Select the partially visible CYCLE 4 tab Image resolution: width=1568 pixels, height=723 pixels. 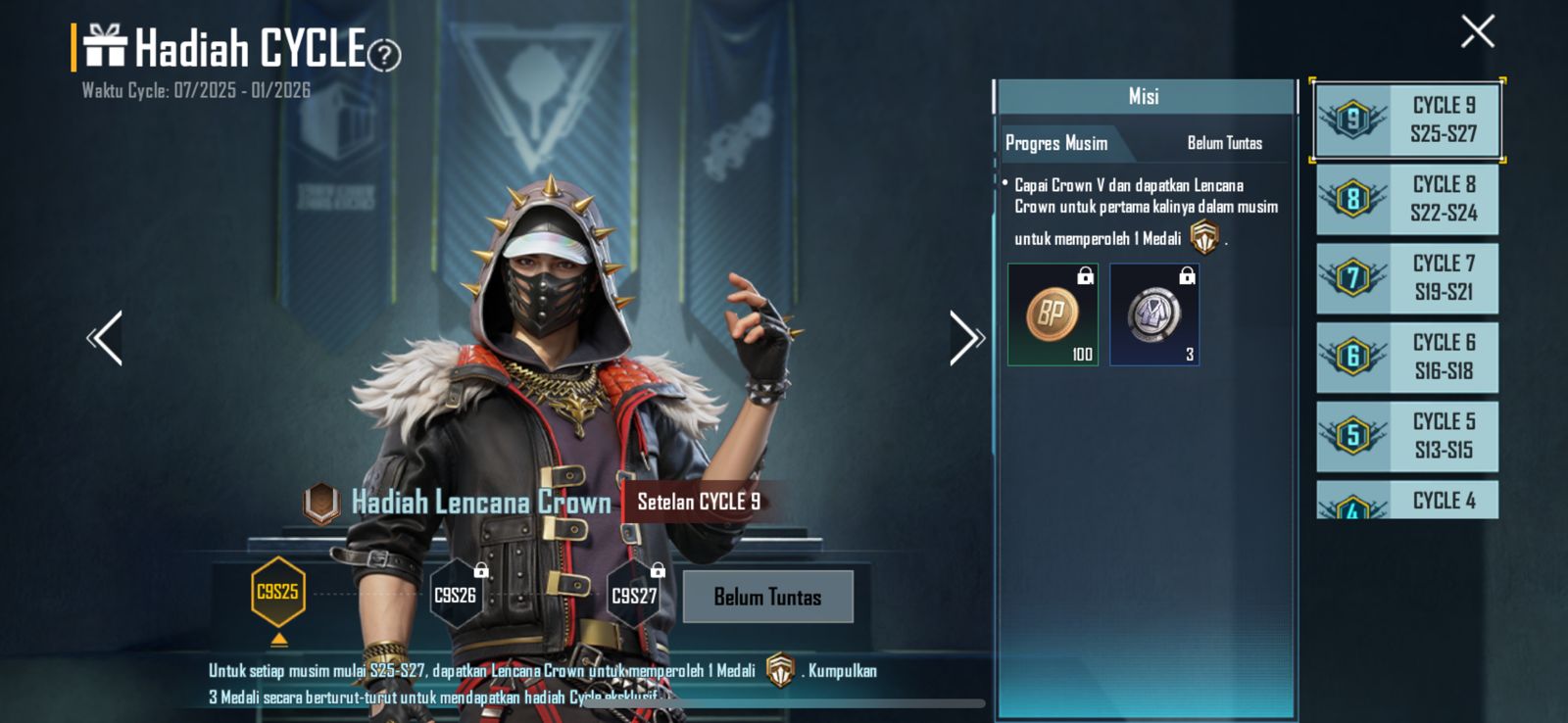point(1407,501)
